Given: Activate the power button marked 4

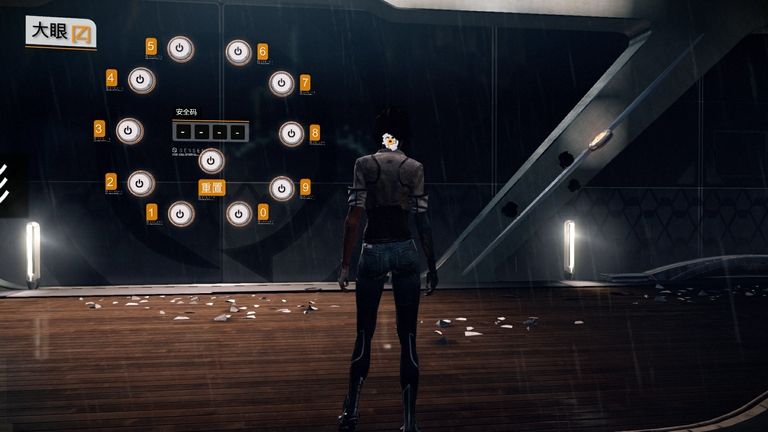Looking at the screenshot, I should 142,80.
